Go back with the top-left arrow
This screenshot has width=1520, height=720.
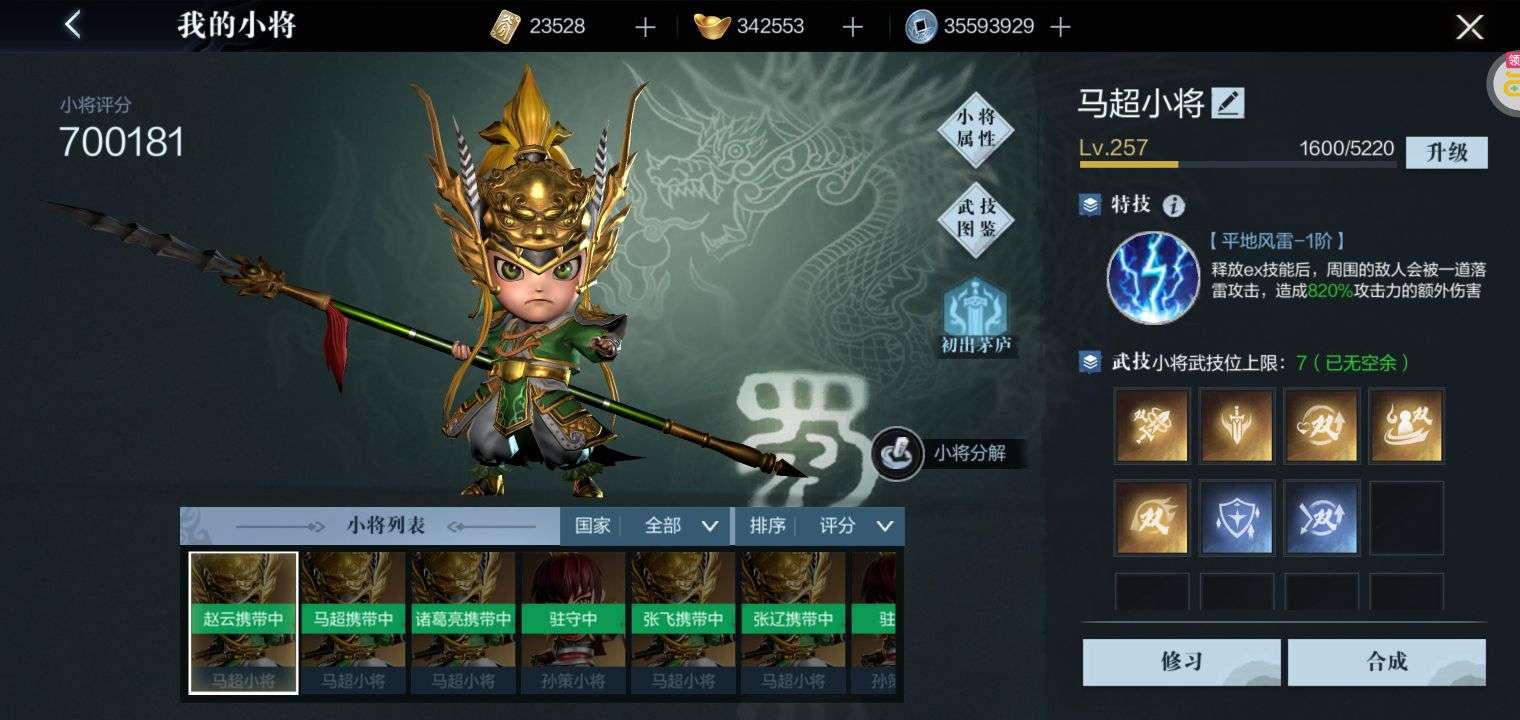point(73,25)
